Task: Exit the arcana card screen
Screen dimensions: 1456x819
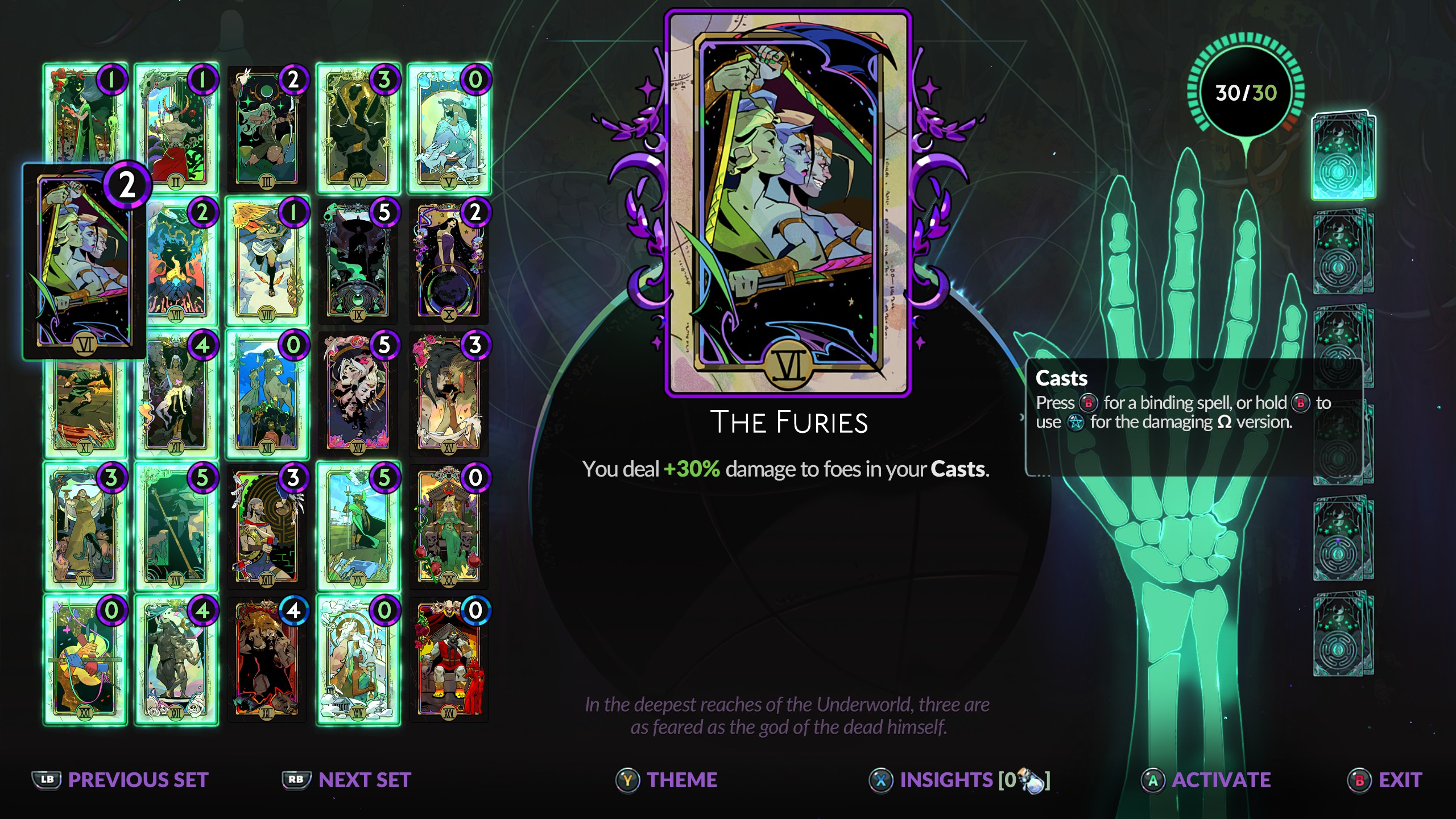Action: [x=1384, y=780]
